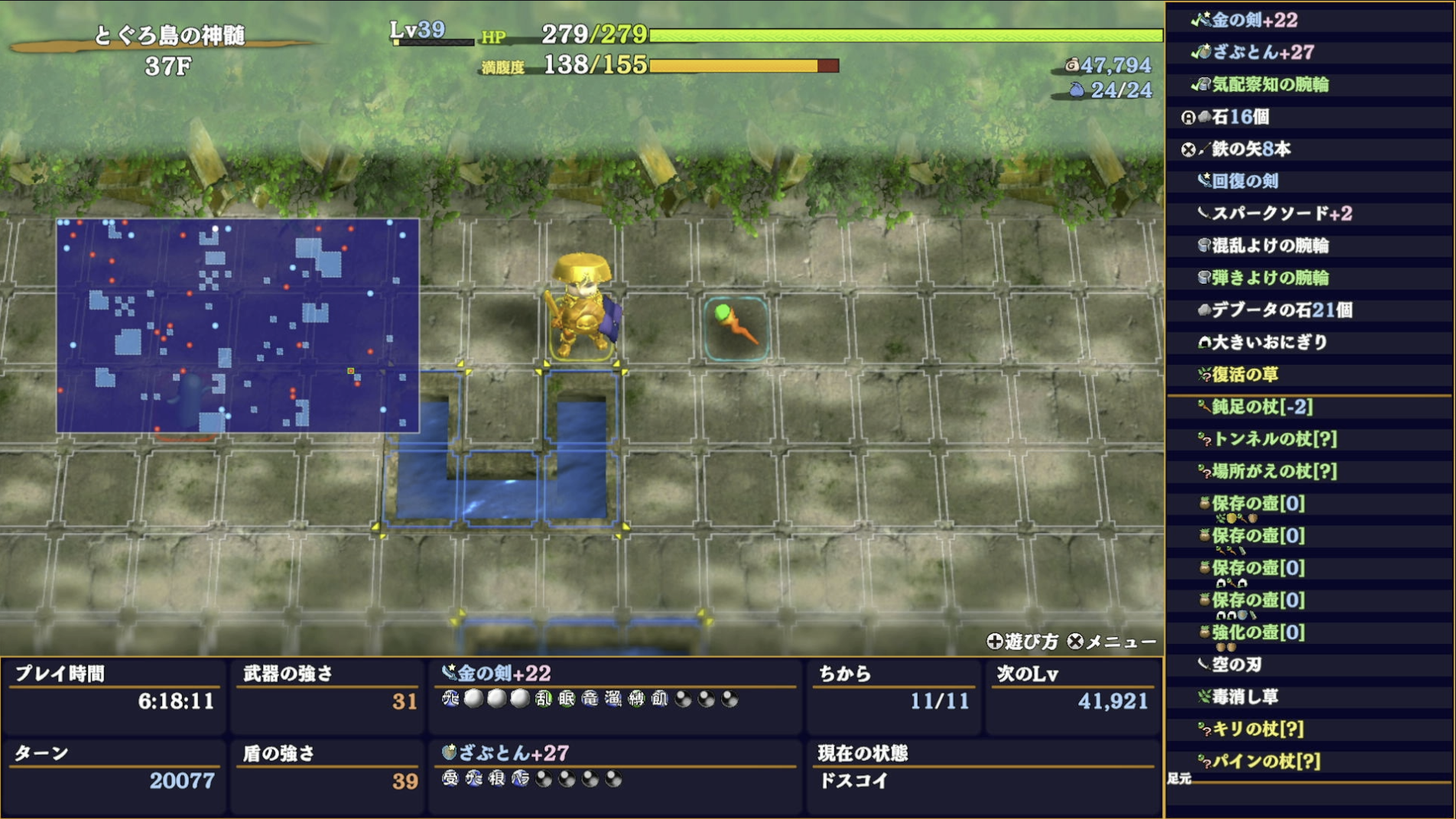Select the ざぶとん+27 shield icon
The width and height of the screenshot is (1456, 819).
[x=1204, y=54]
